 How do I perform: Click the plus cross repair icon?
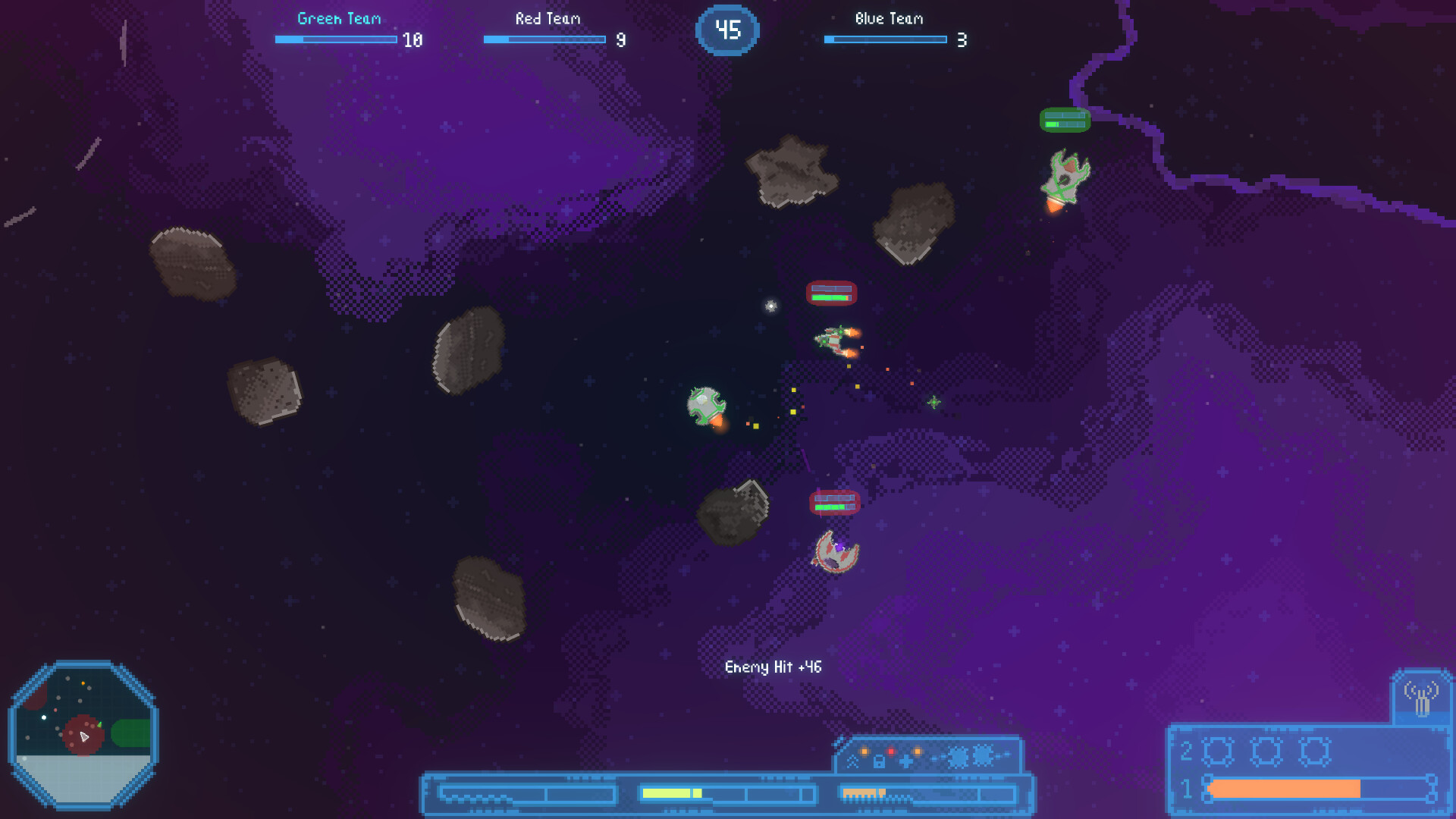pyautogui.click(x=906, y=761)
